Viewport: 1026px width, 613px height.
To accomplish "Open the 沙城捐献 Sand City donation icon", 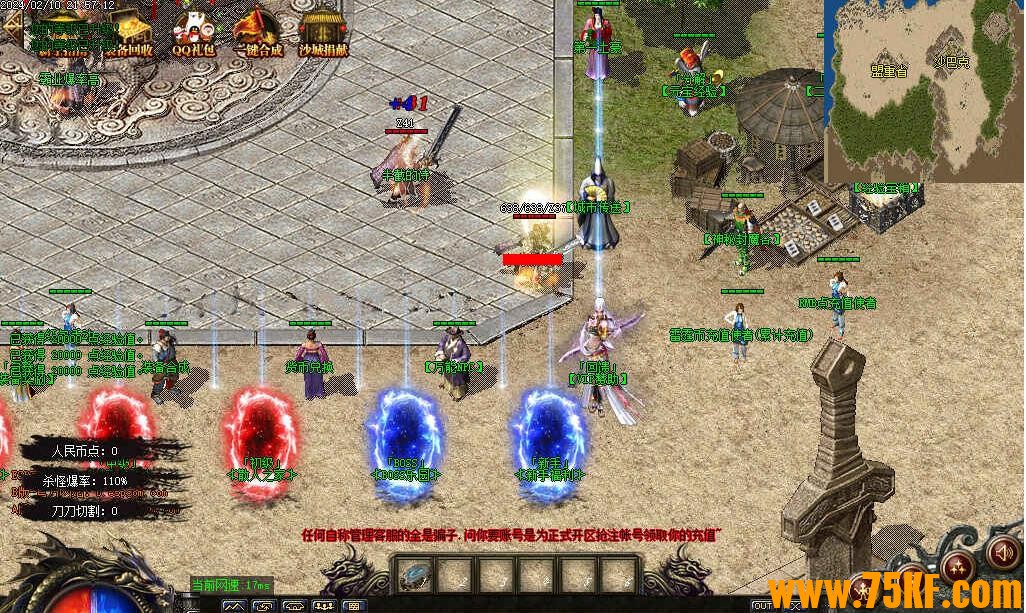I will click(322, 31).
